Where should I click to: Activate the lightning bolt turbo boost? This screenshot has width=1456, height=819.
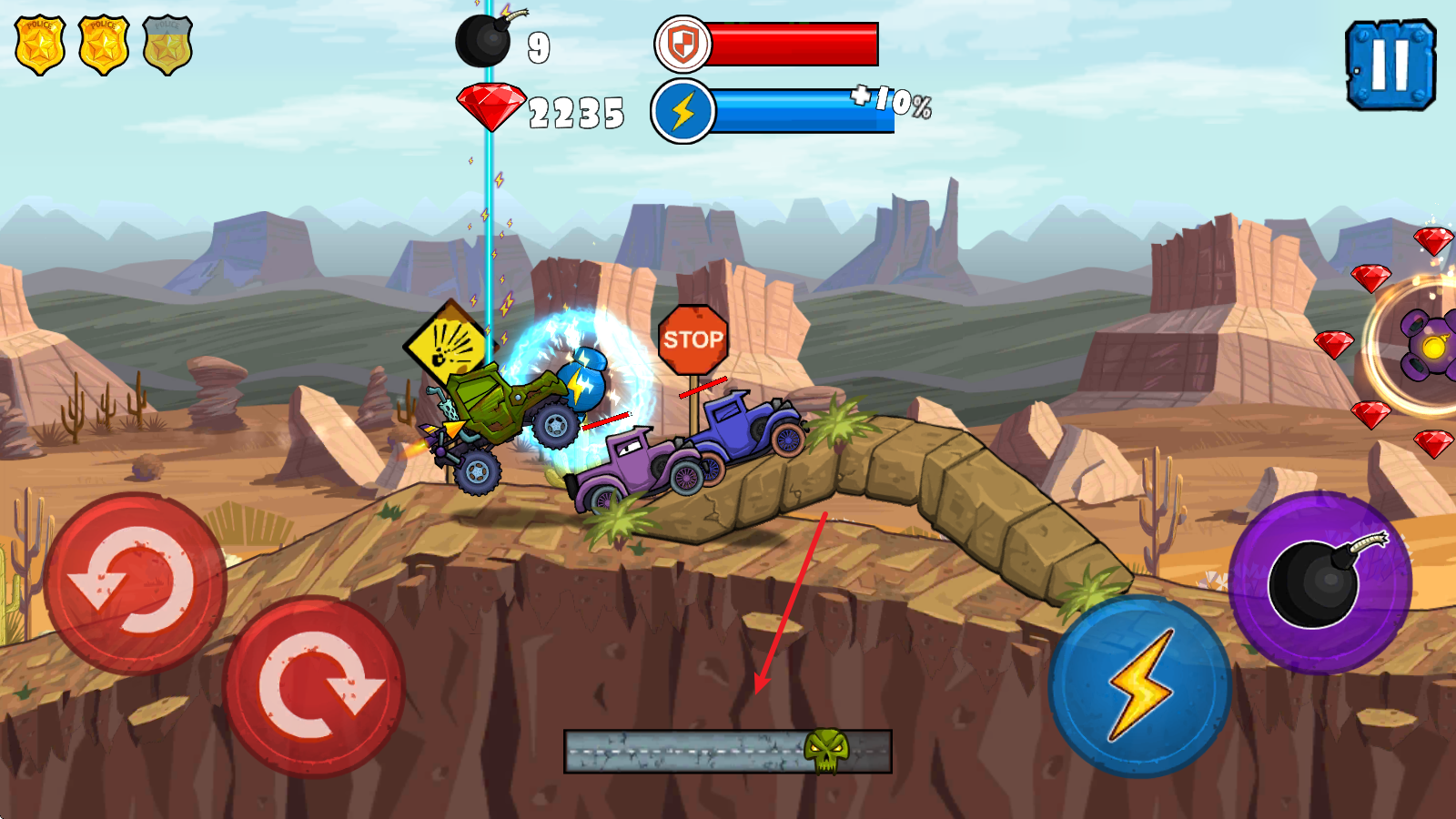[x=1139, y=686]
